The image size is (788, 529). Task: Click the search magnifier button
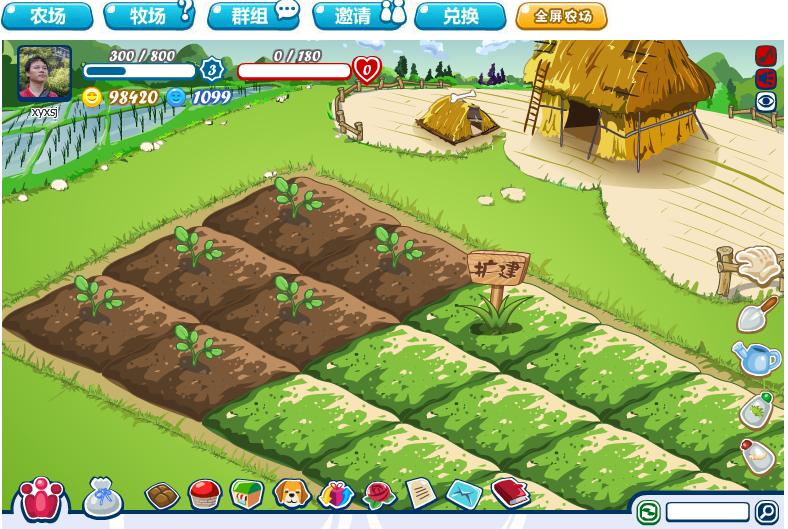pyautogui.click(x=766, y=512)
